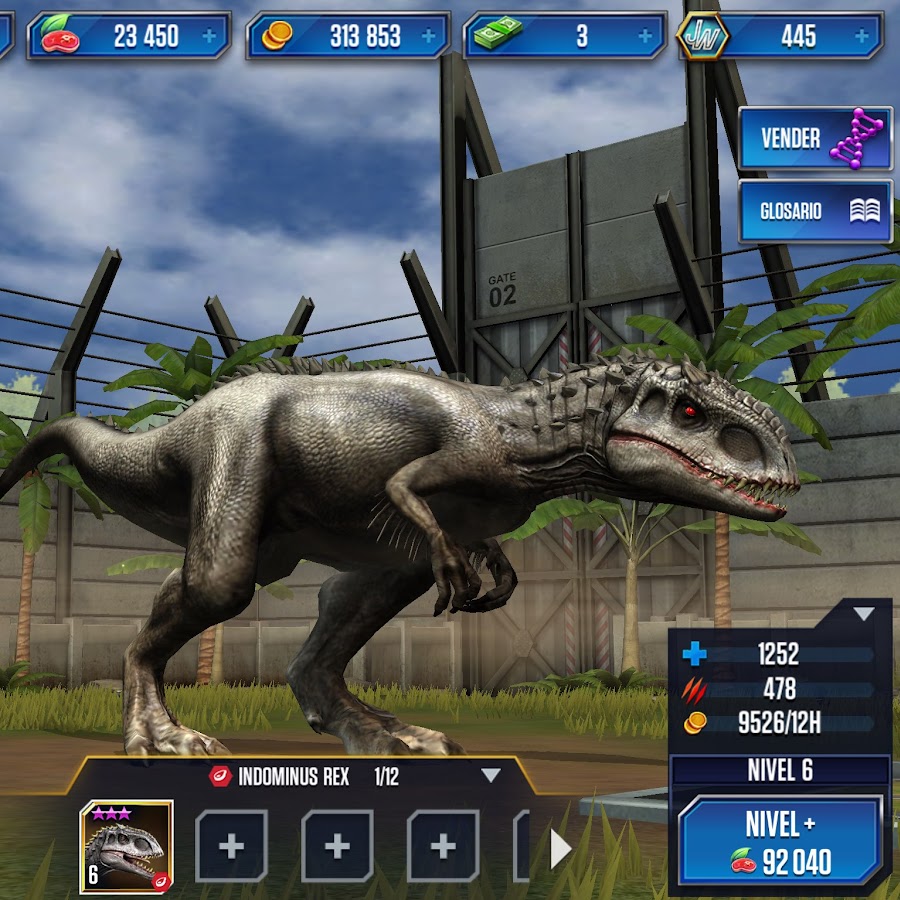Collapse the stats panel arrow

tap(863, 613)
